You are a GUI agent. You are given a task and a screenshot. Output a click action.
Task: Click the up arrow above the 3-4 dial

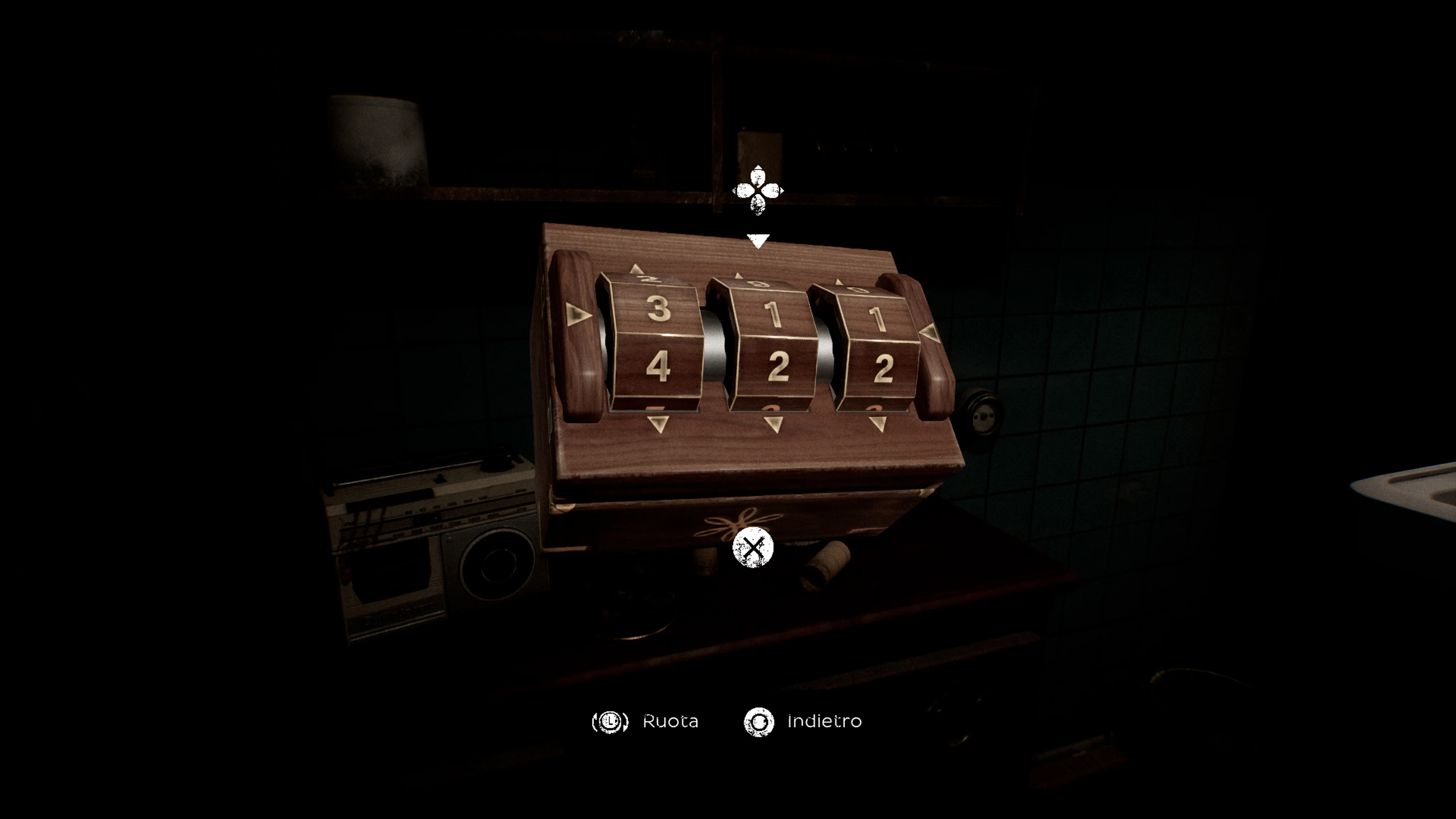tap(637, 269)
